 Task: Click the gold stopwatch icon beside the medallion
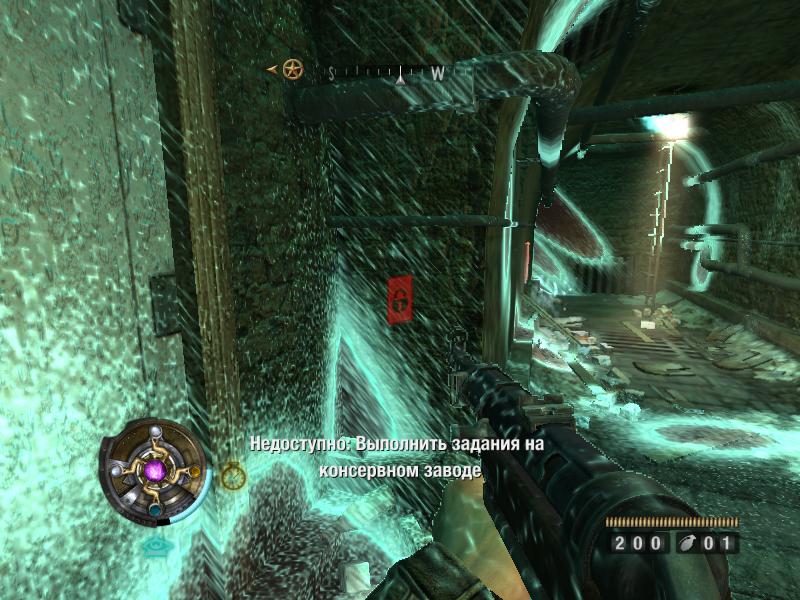(x=233, y=476)
